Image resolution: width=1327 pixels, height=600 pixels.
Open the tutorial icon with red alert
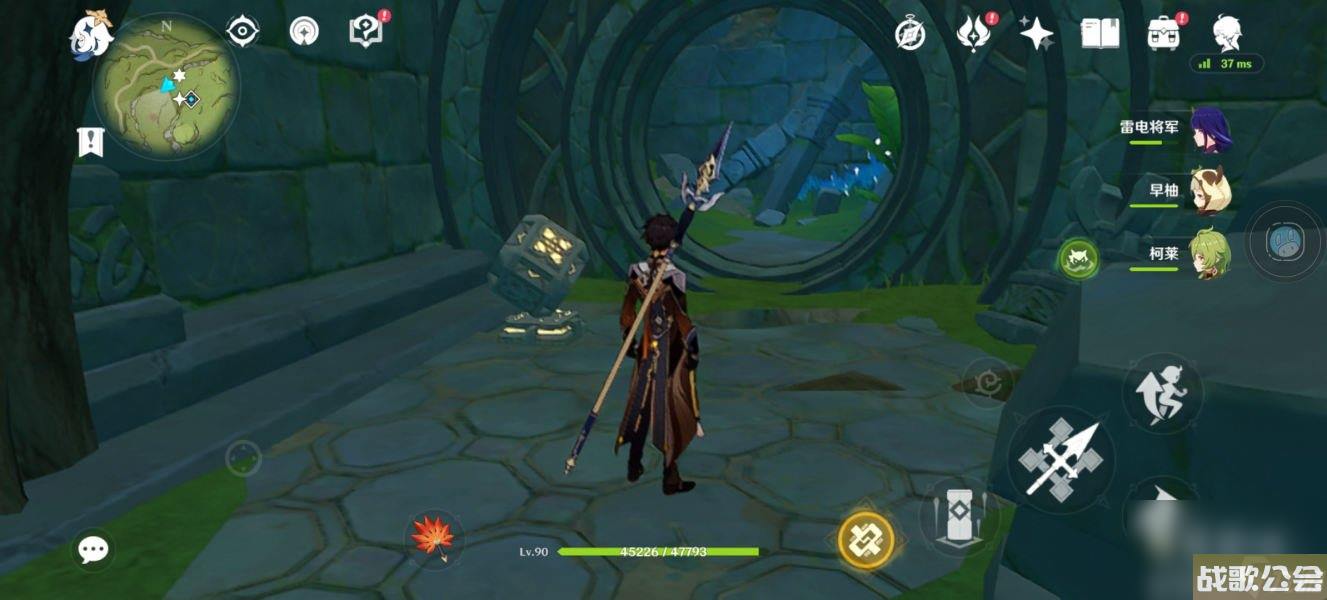[x=366, y=32]
